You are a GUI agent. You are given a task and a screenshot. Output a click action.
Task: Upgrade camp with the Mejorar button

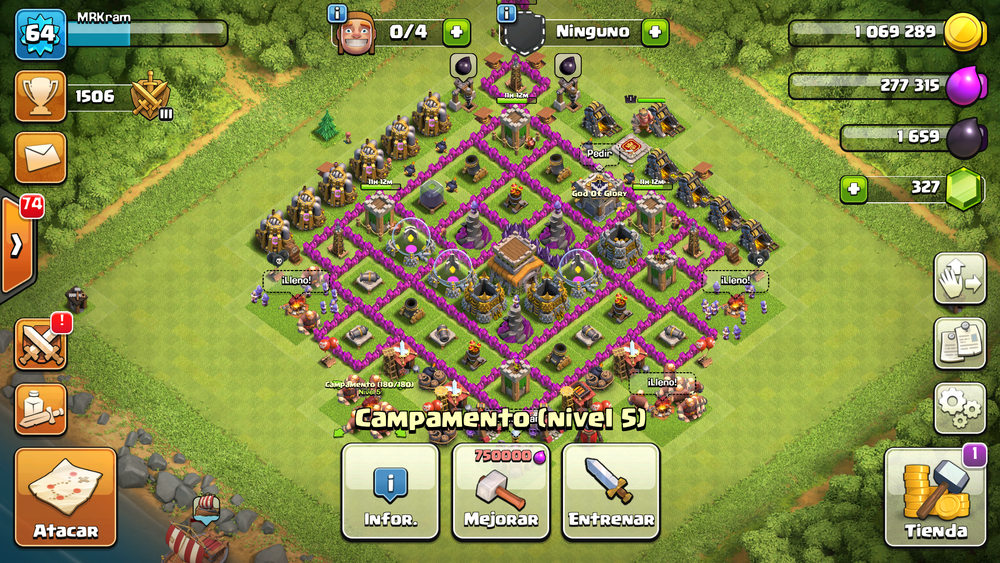pyautogui.click(x=501, y=491)
